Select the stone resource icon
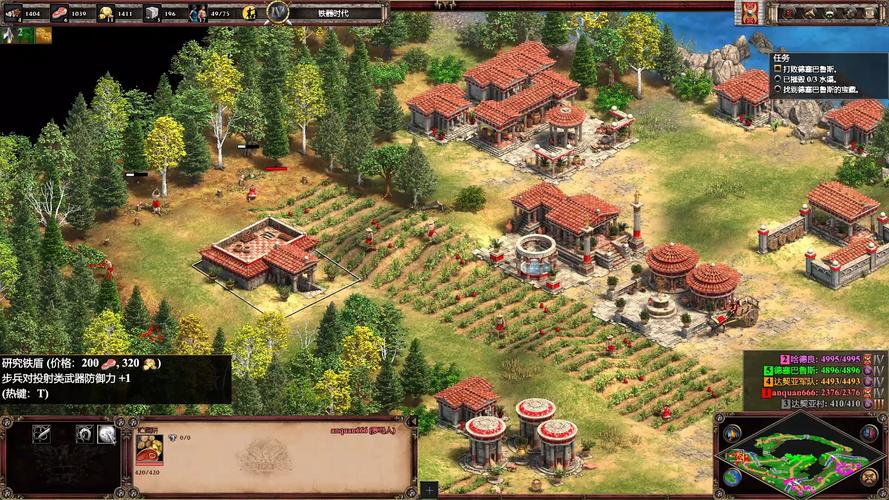Screen dimensions: 889x500 pos(151,13)
